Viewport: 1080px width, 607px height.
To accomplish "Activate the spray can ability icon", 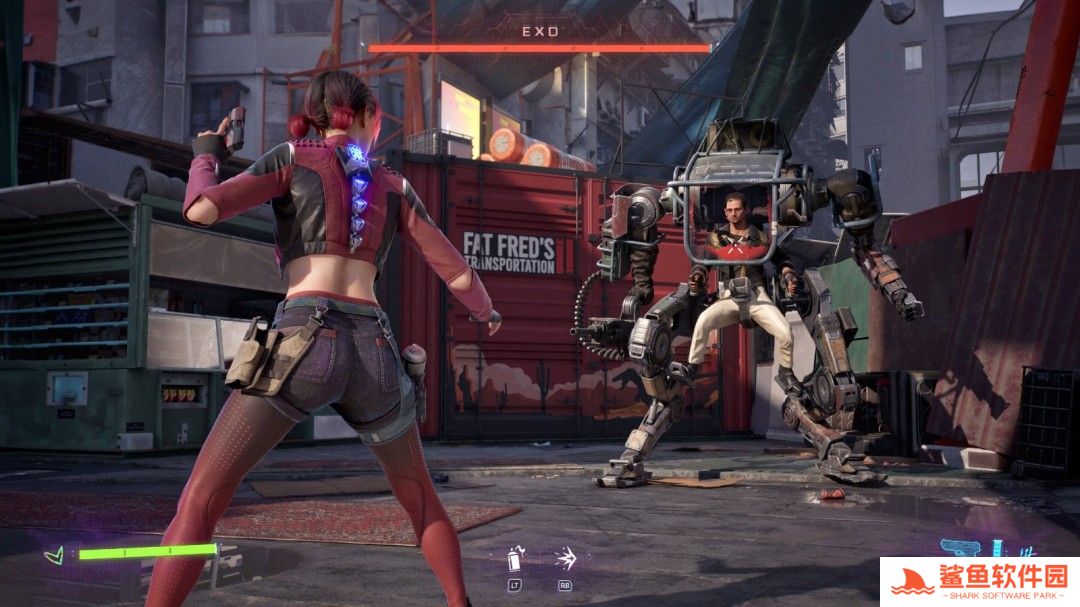I will pos(516,558).
